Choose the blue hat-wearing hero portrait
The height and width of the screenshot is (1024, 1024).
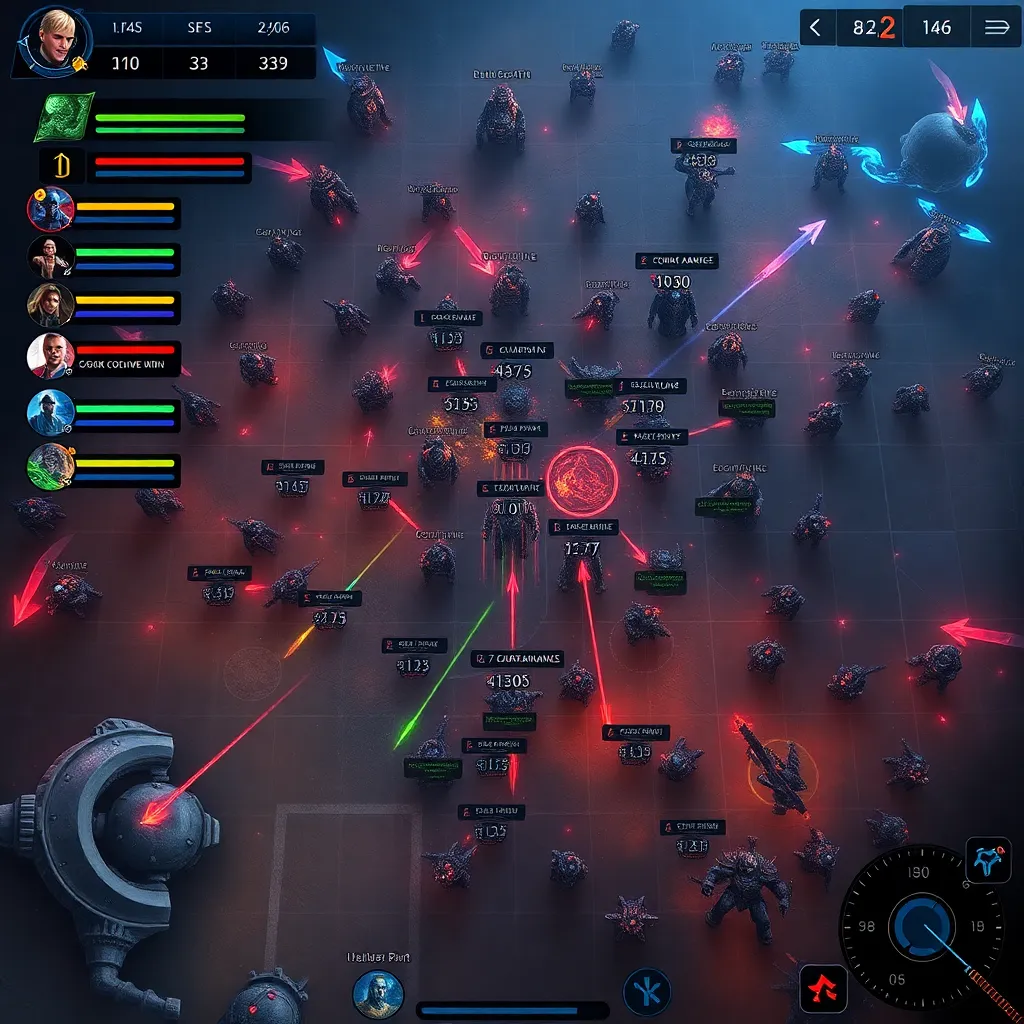click(x=50, y=412)
